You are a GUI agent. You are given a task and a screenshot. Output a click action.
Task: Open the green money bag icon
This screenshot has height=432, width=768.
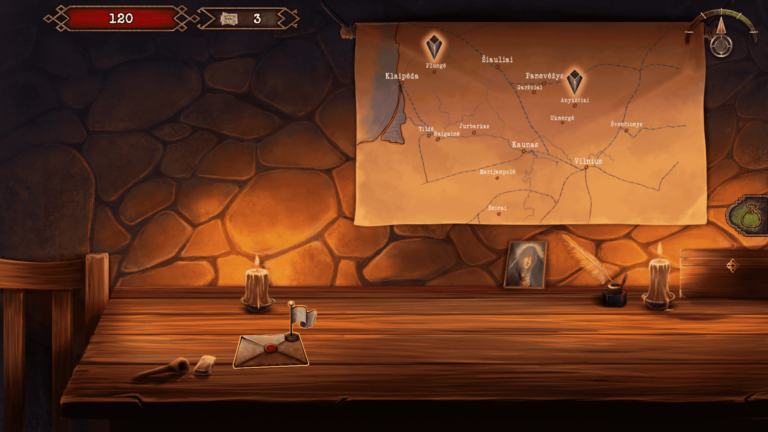748,214
